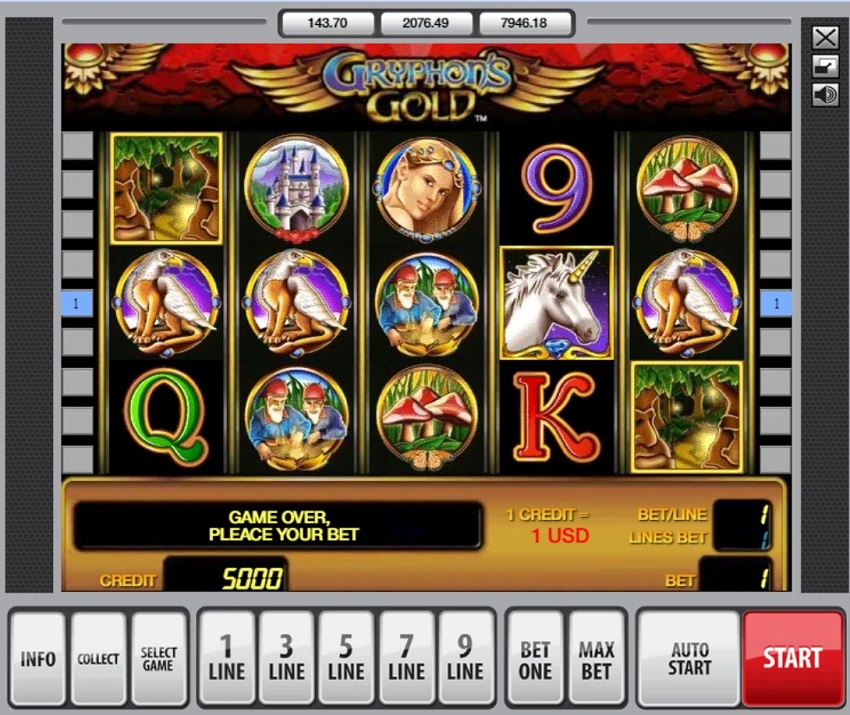The image size is (850, 715).
Task: Choose the 1 LINE option
Action: pos(227,659)
